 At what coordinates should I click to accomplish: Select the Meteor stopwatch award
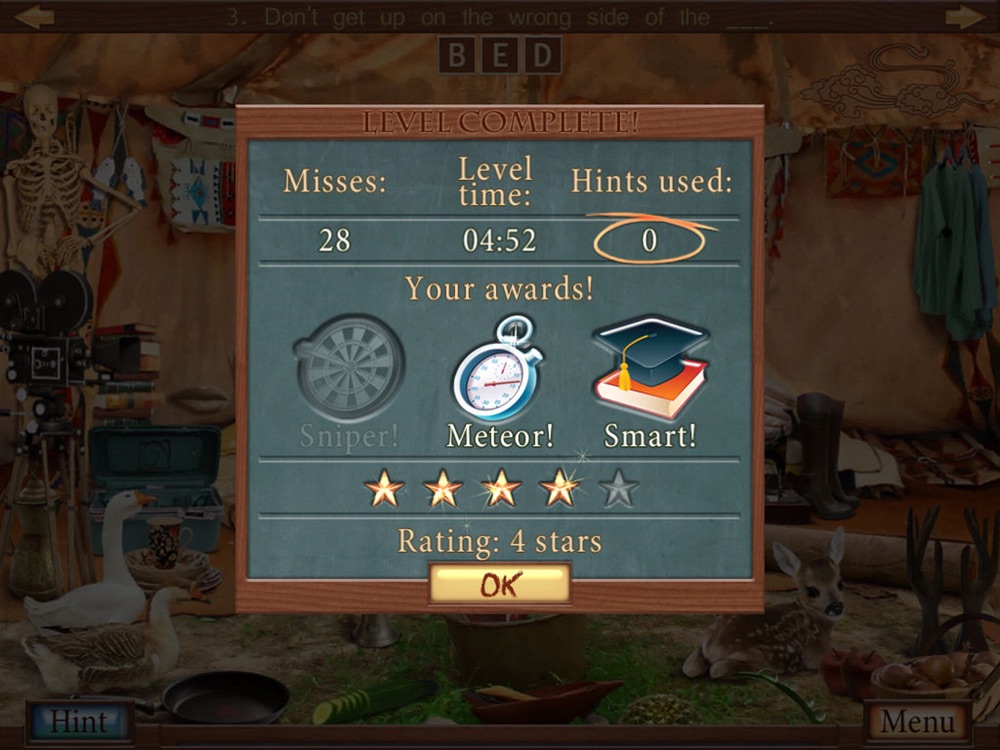click(498, 368)
